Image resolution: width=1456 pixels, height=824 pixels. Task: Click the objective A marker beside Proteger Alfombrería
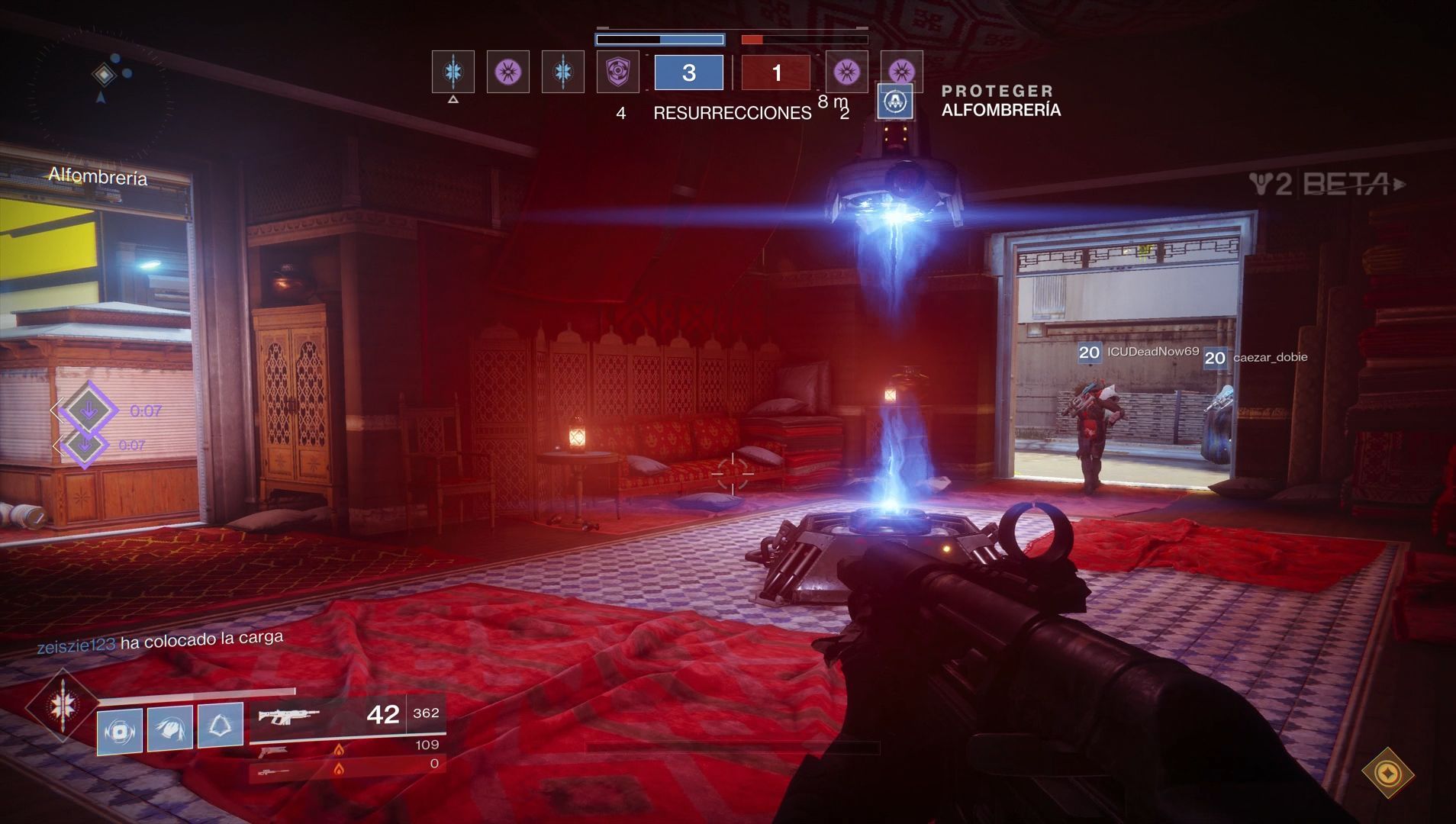[895, 101]
